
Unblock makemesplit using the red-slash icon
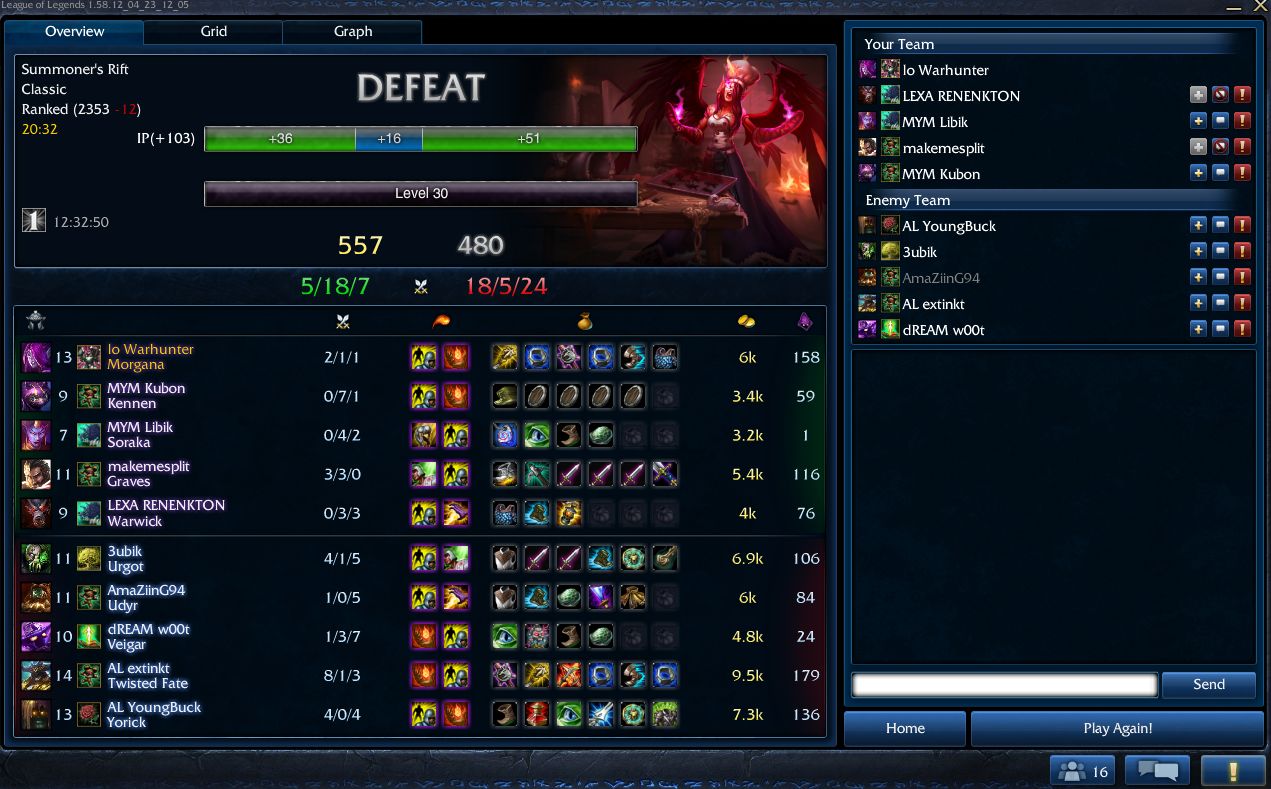coord(1220,147)
